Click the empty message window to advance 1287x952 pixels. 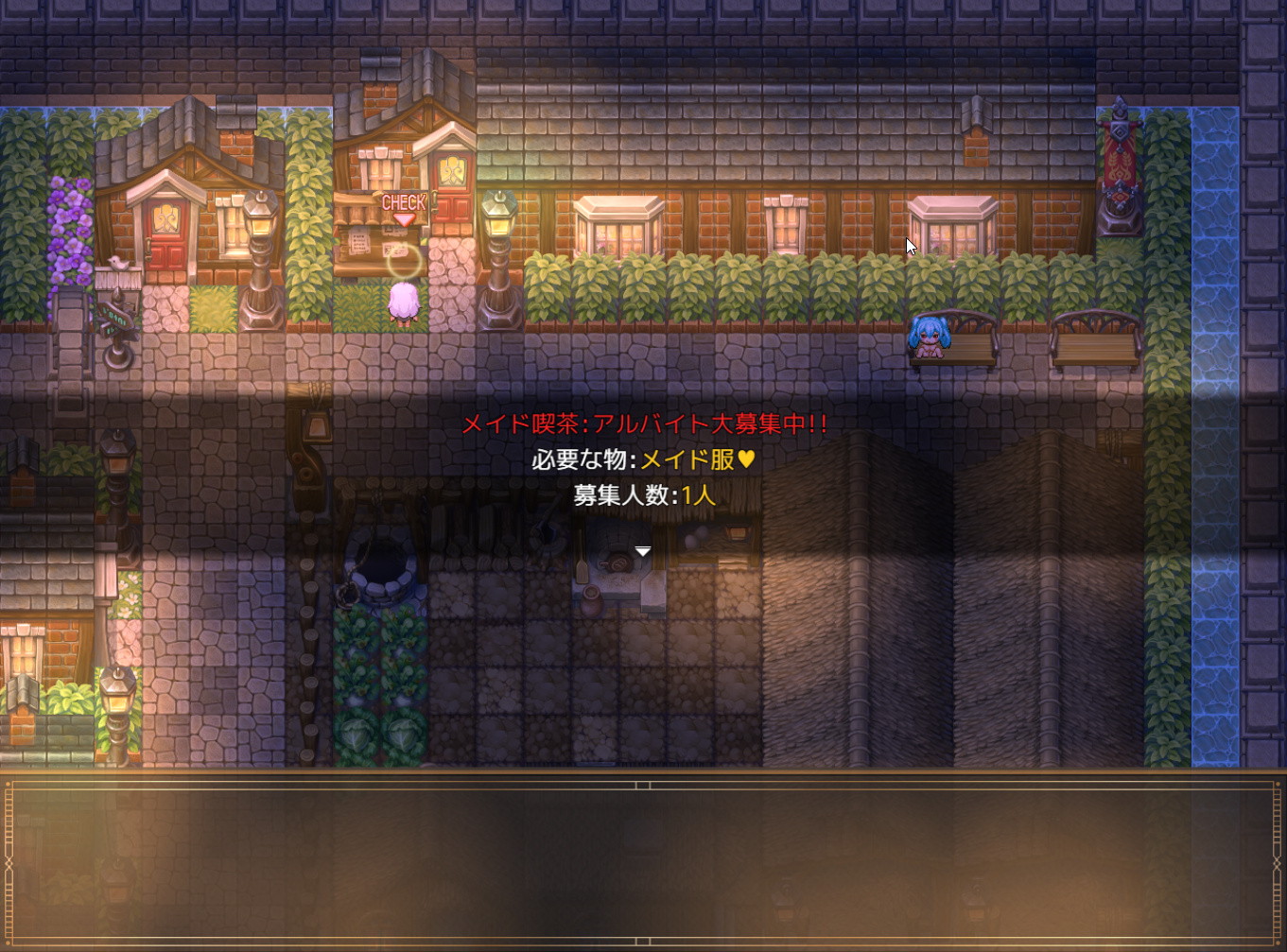click(643, 862)
